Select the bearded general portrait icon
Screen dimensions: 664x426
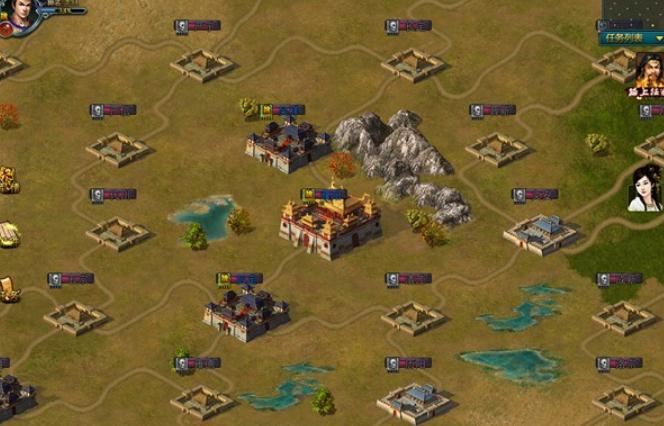point(648,72)
